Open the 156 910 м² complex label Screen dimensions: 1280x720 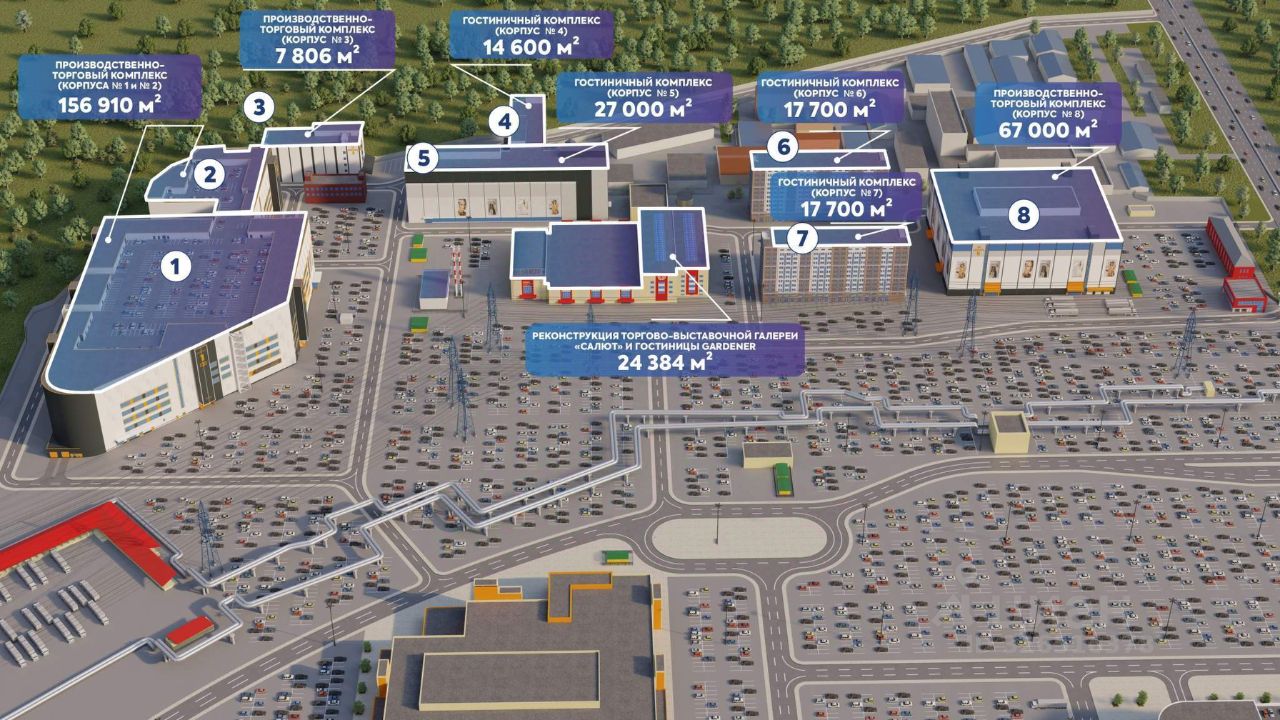point(110,89)
